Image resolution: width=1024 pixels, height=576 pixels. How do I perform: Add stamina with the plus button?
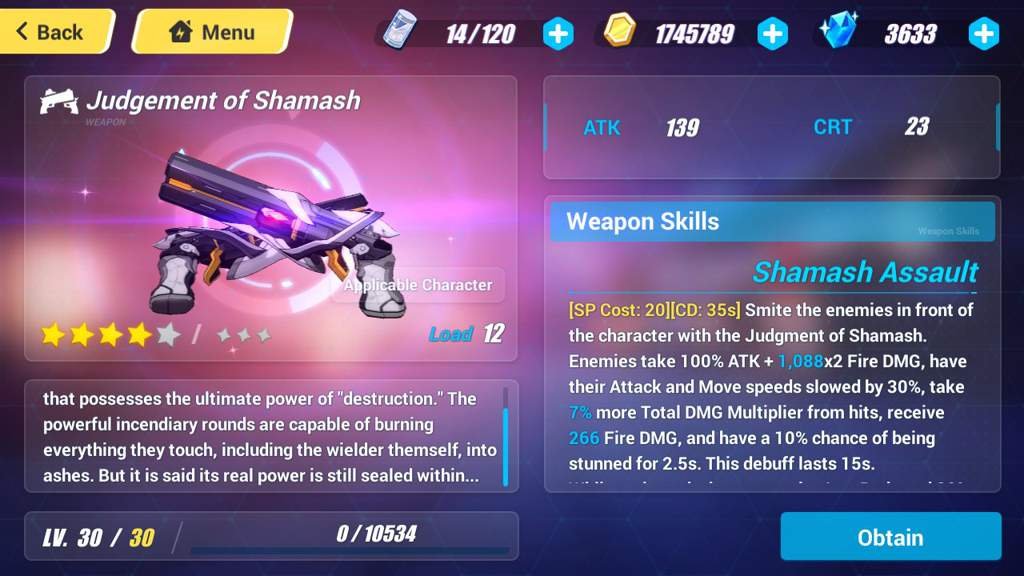coord(558,34)
